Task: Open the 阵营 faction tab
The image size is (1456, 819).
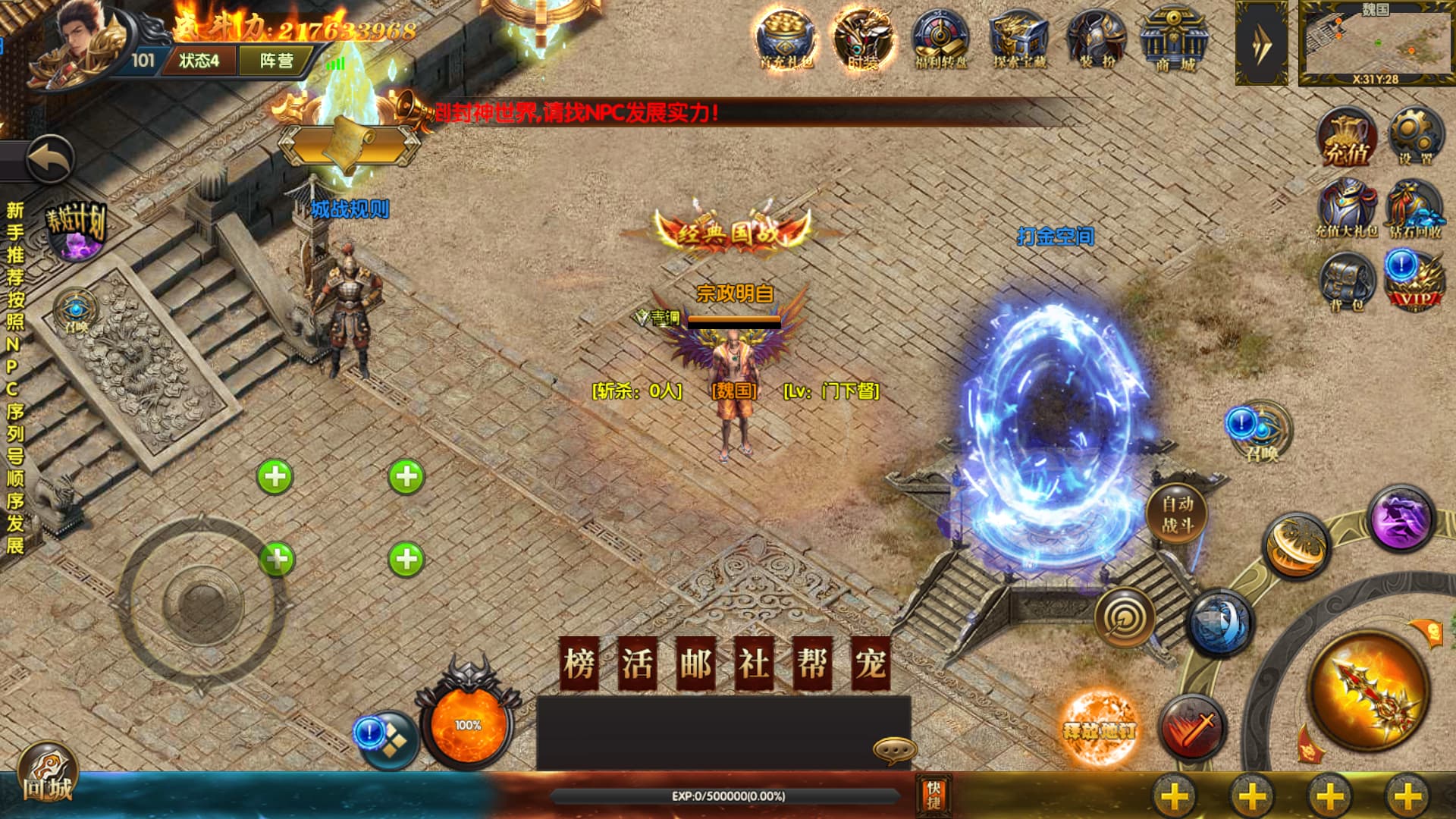Action: [276, 61]
